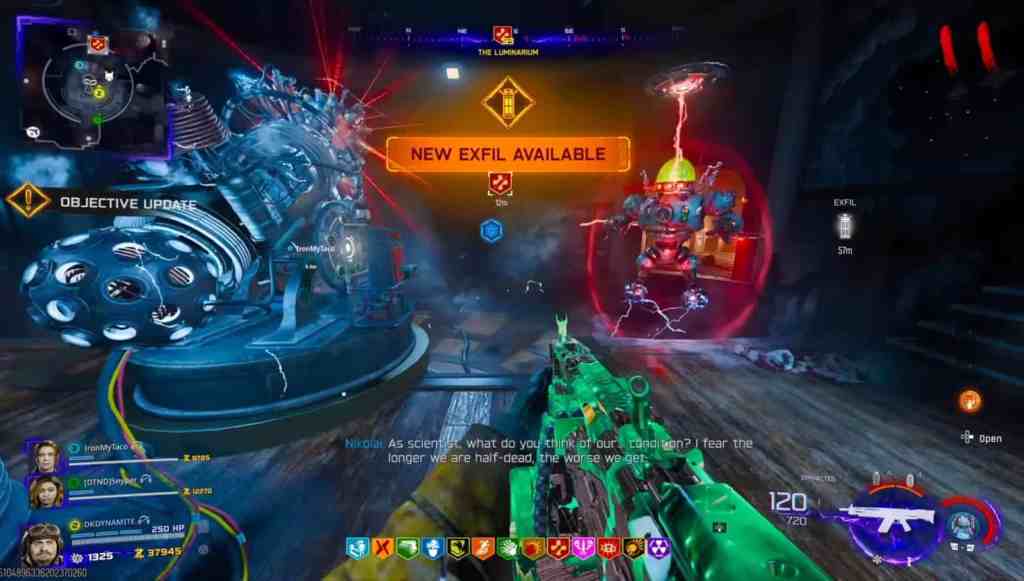Click the blue hexagon waypoint marker
Screen dimensions: 1024x581
[490, 230]
